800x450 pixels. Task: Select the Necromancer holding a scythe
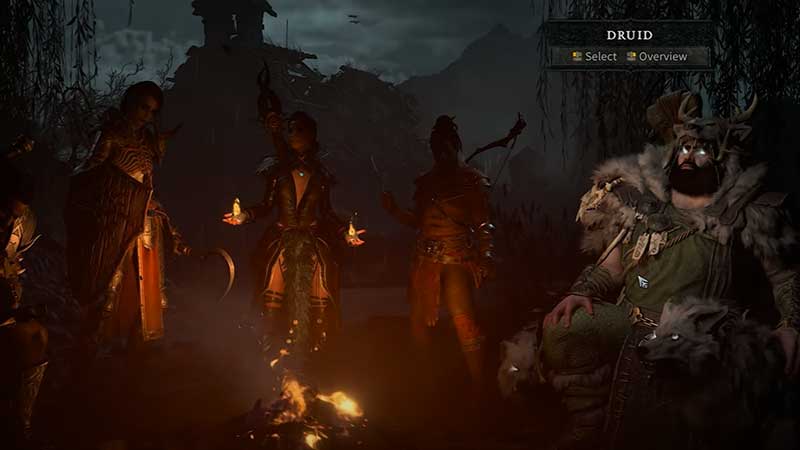pyautogui.click(x=130, y=220)
